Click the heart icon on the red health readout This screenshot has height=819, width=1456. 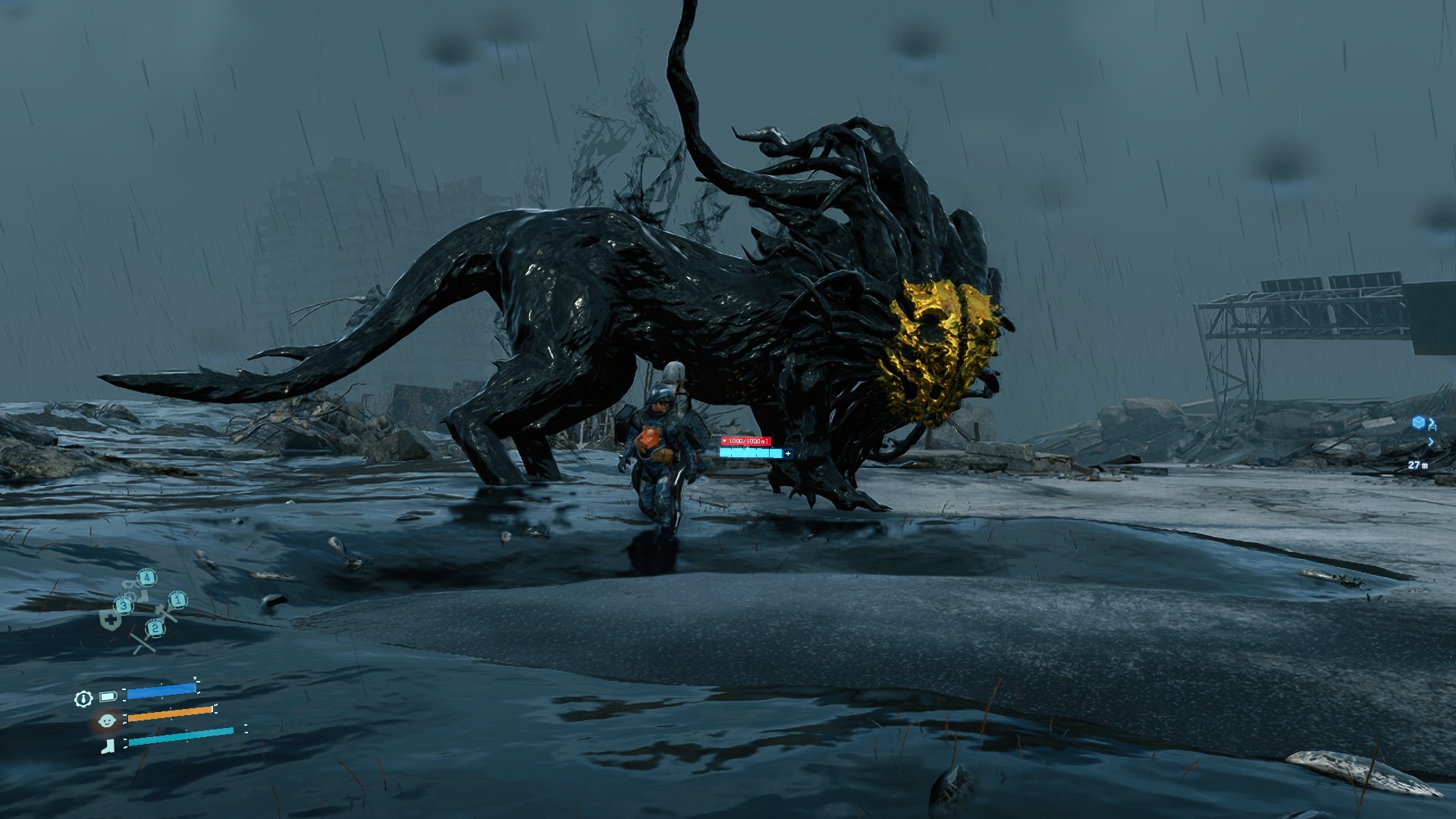[724, 441]
